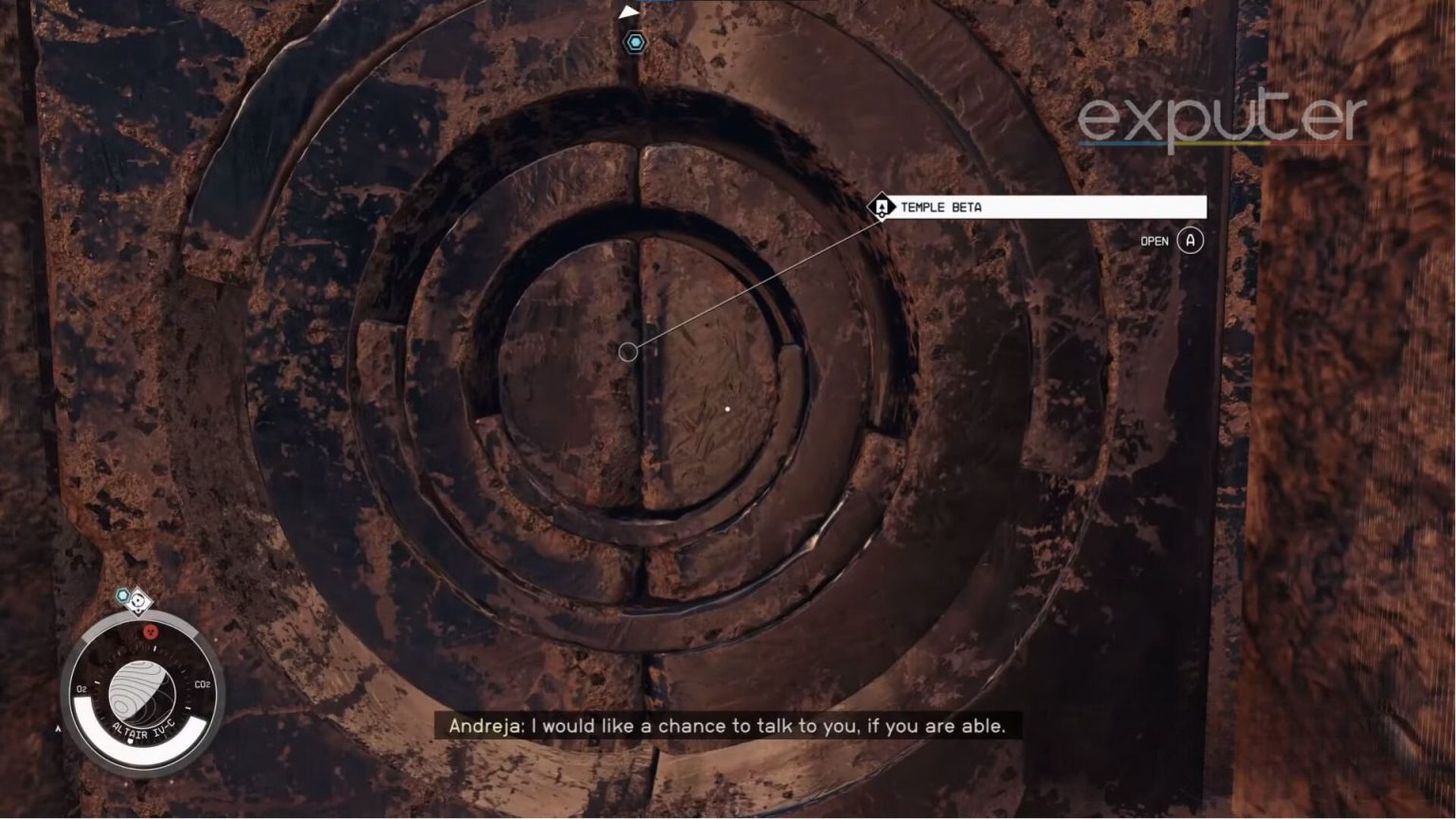Image resolution: width=1456 pixels, height=819 pixels.
Task: Click the teal hexagon icon beside the compass
Action: pos(122,595)
